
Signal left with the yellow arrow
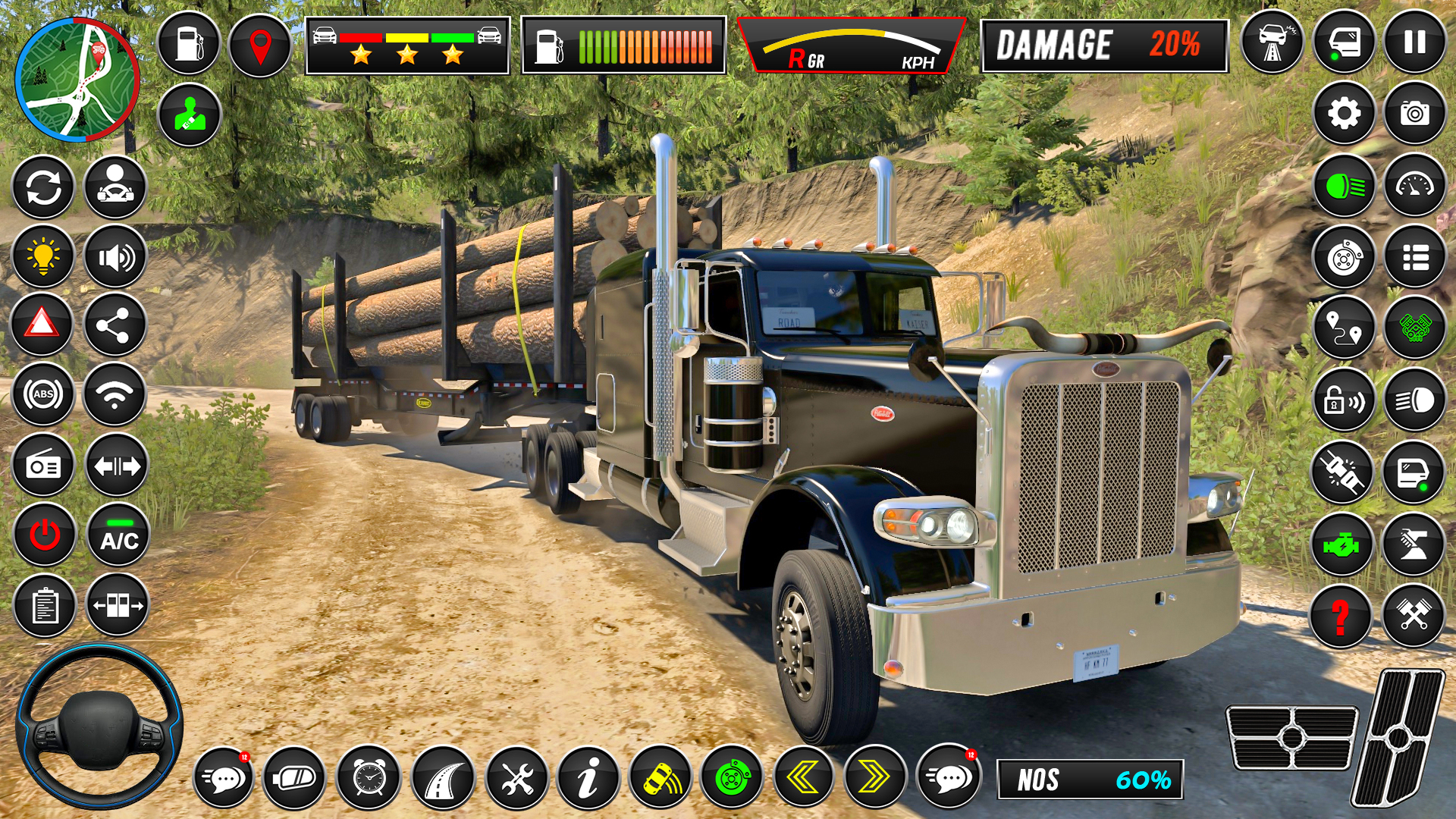point(802,777)
